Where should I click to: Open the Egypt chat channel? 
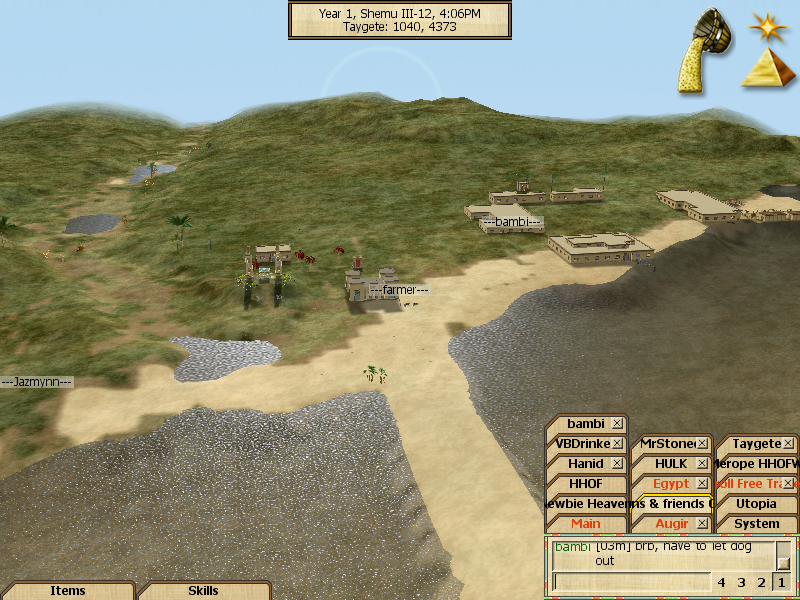click(670, 484)
